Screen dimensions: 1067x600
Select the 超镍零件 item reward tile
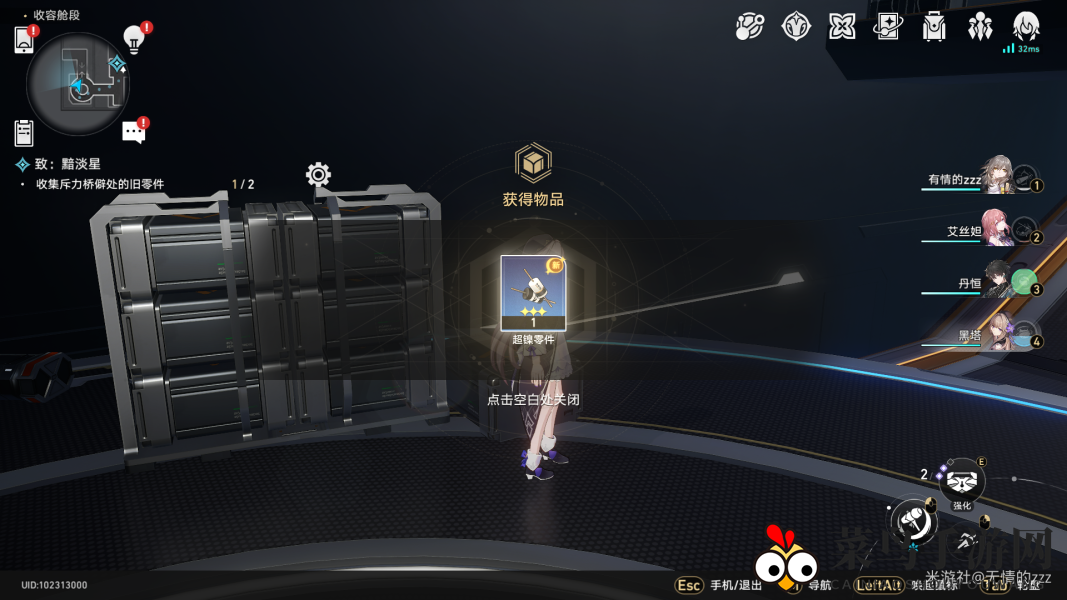click(x=533, y=293)
